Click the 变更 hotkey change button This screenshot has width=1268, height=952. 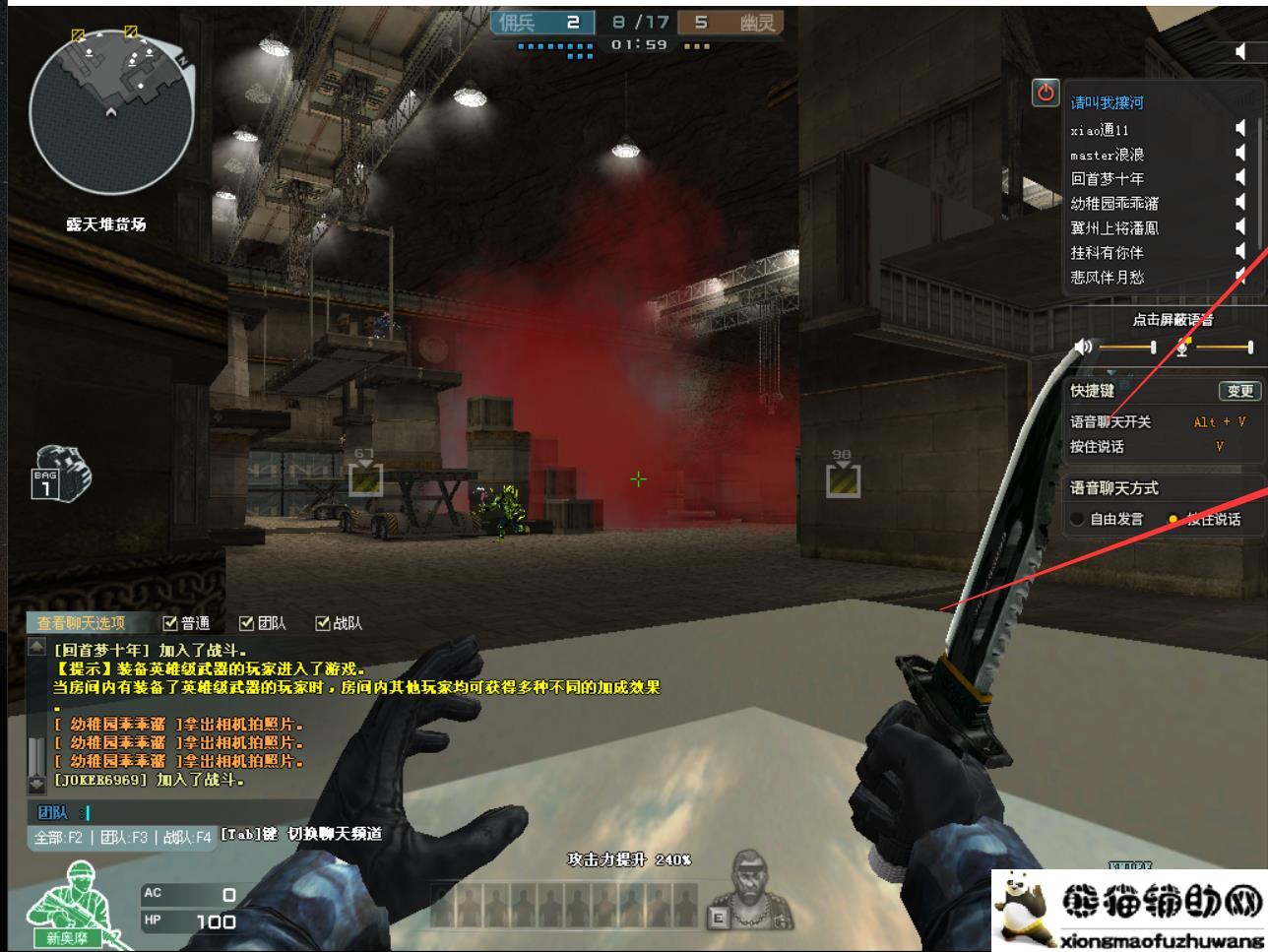1239,391
